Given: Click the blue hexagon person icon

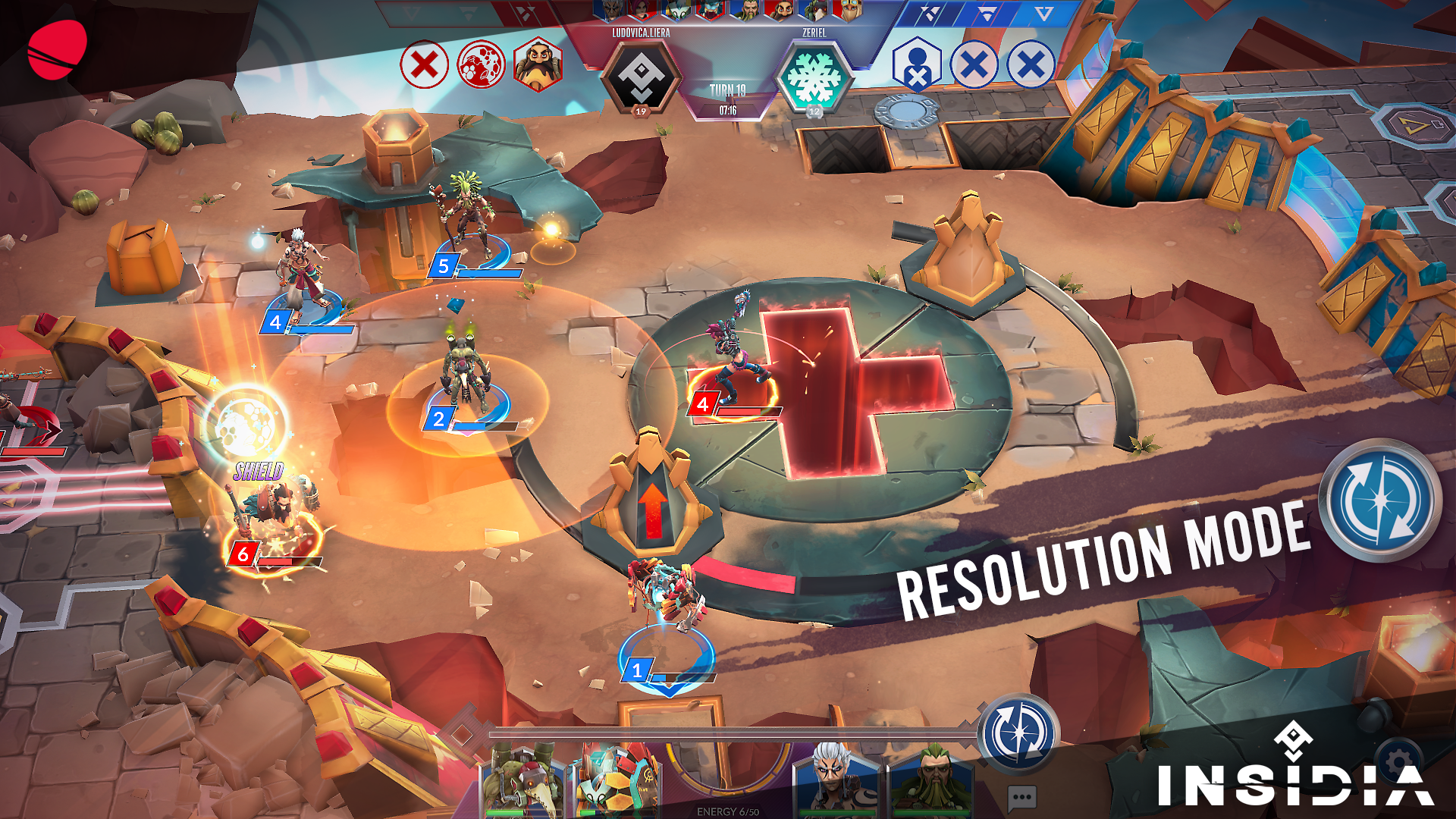Looking at the screenshot, I should click(x=917, y=64).
